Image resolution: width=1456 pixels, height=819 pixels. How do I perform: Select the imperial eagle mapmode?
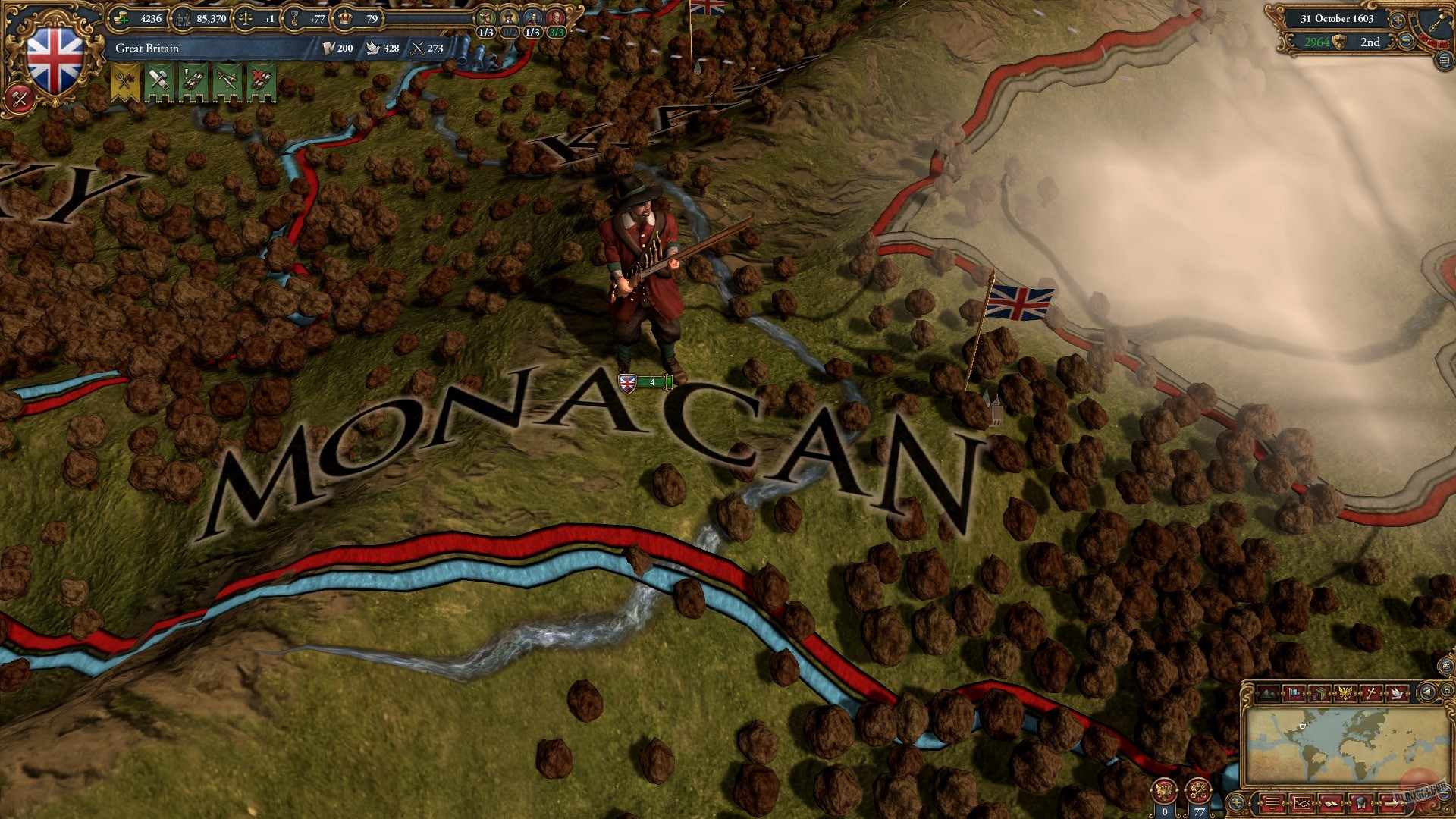click(x=1345, y=692)
